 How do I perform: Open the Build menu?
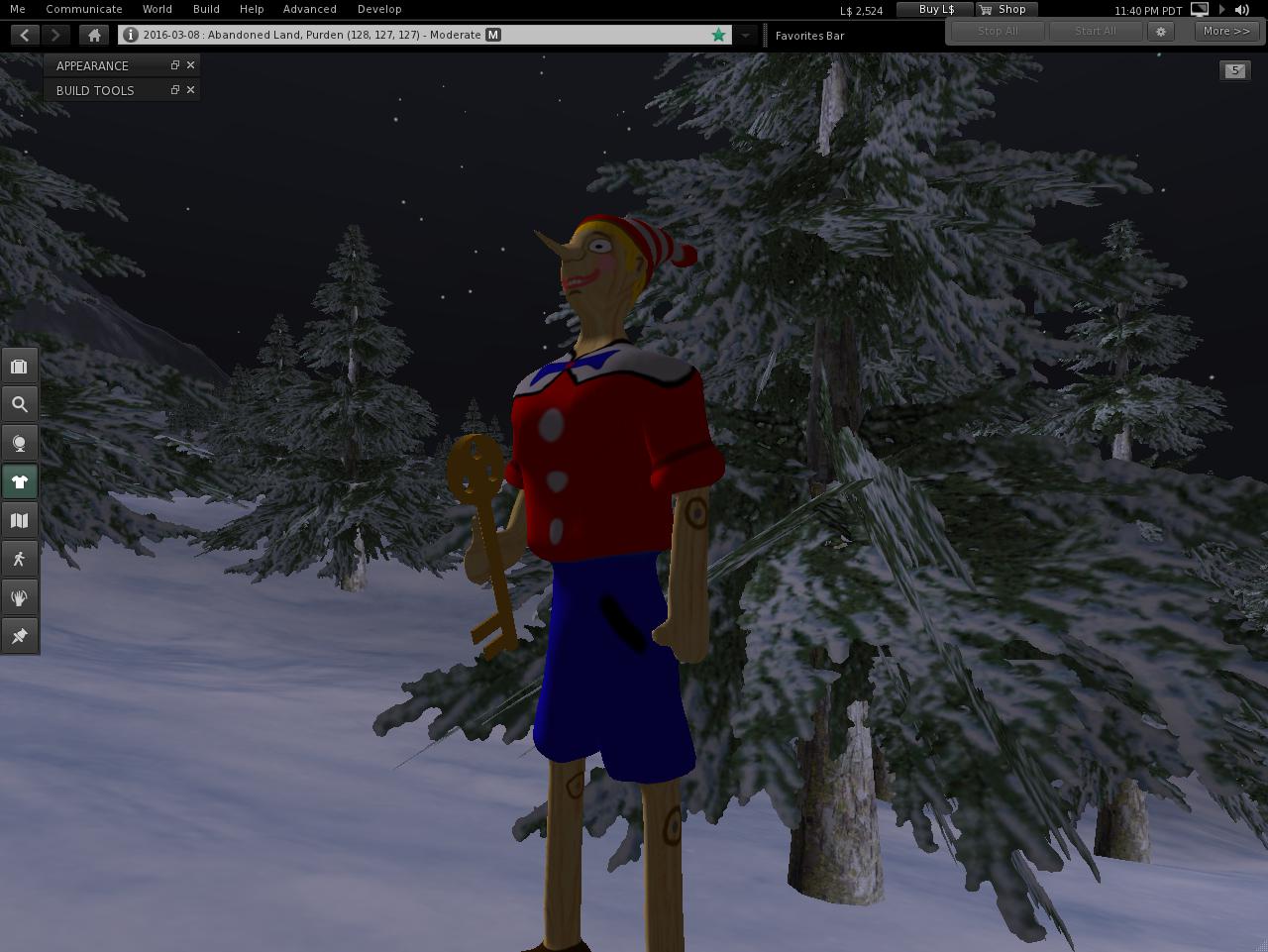coord(206,9)
